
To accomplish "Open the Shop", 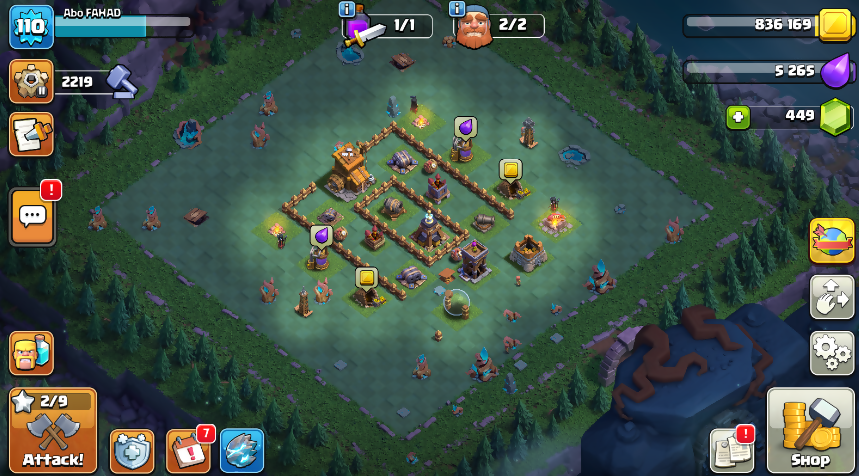I will (x=810, y=430).
